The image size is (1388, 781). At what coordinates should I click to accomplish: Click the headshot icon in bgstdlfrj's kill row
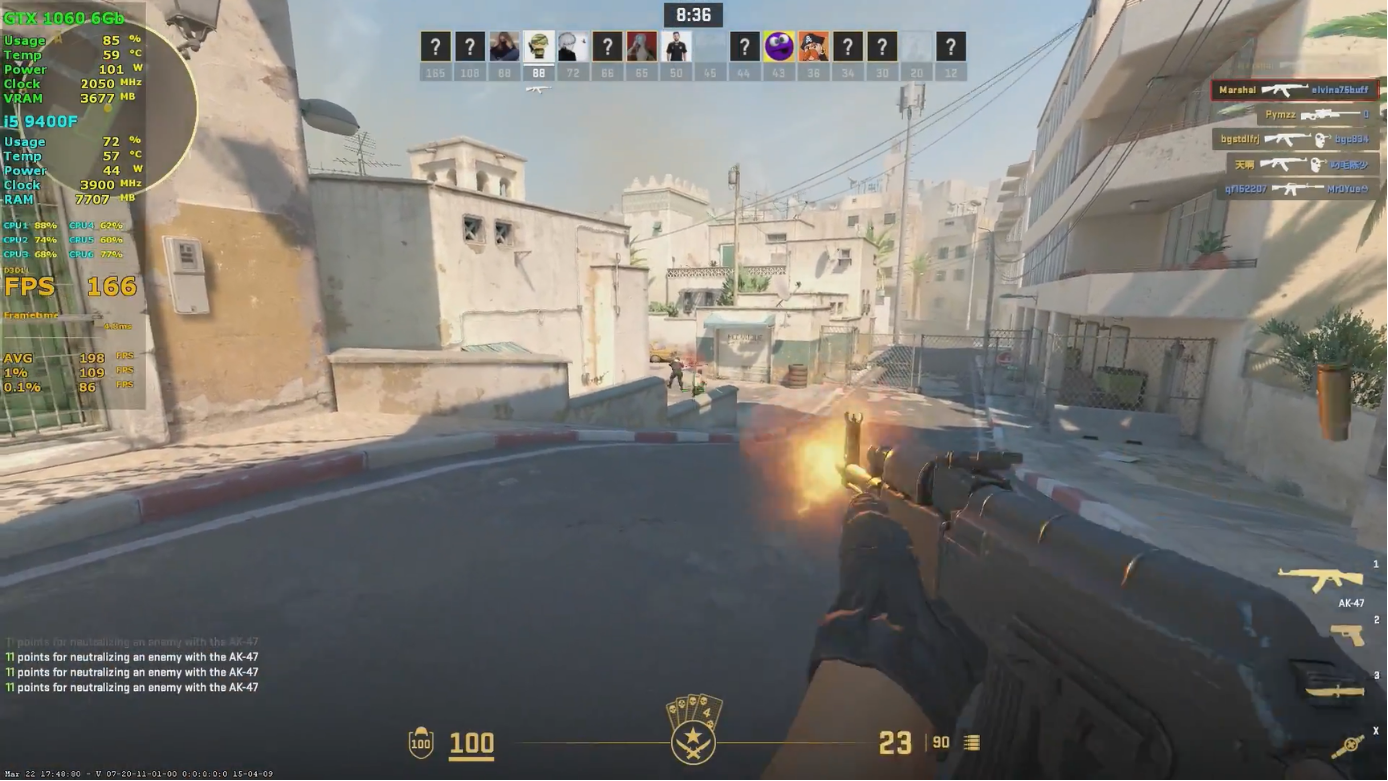1321,140
